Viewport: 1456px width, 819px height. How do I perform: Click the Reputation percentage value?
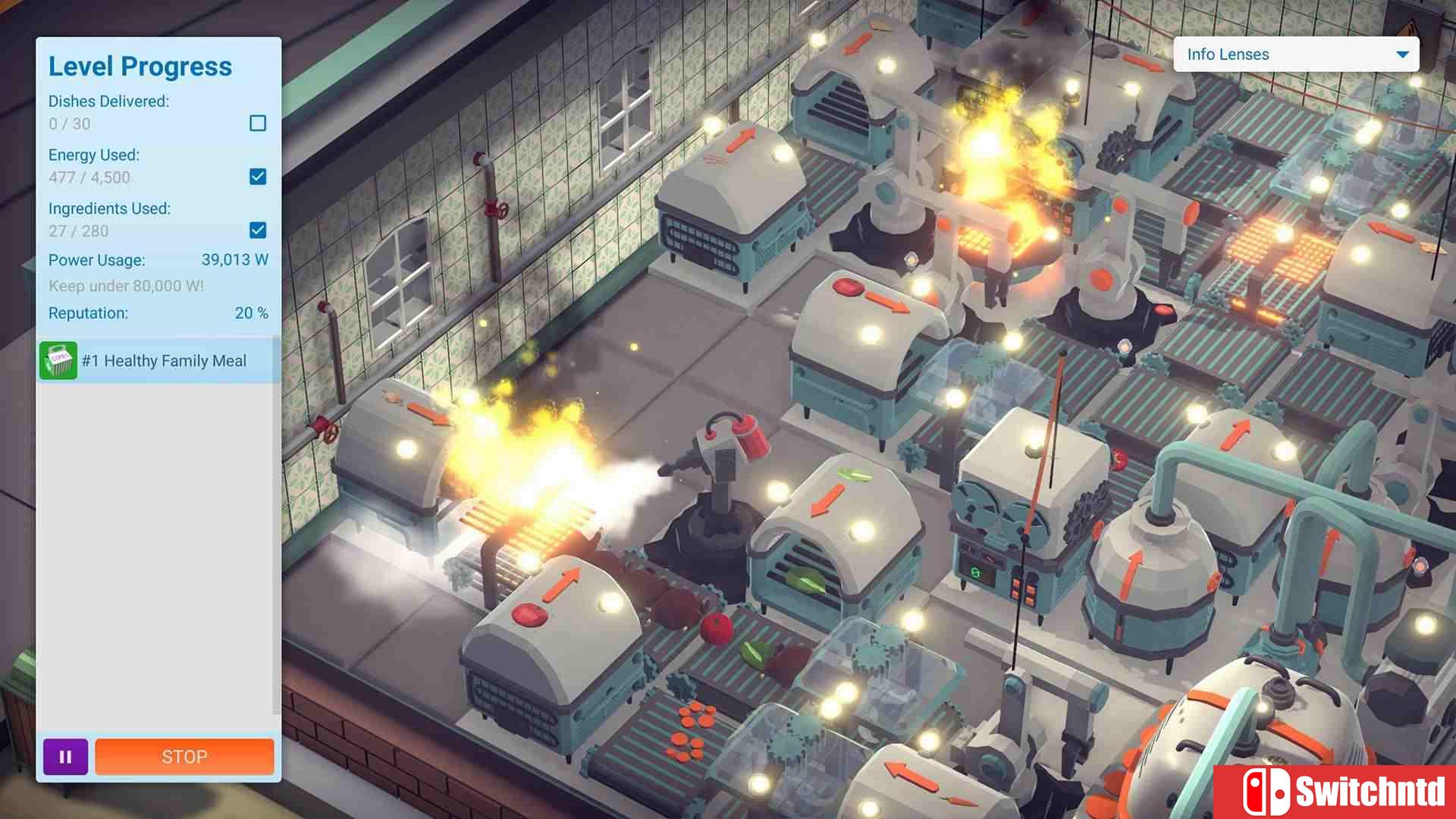pos(250,312)
